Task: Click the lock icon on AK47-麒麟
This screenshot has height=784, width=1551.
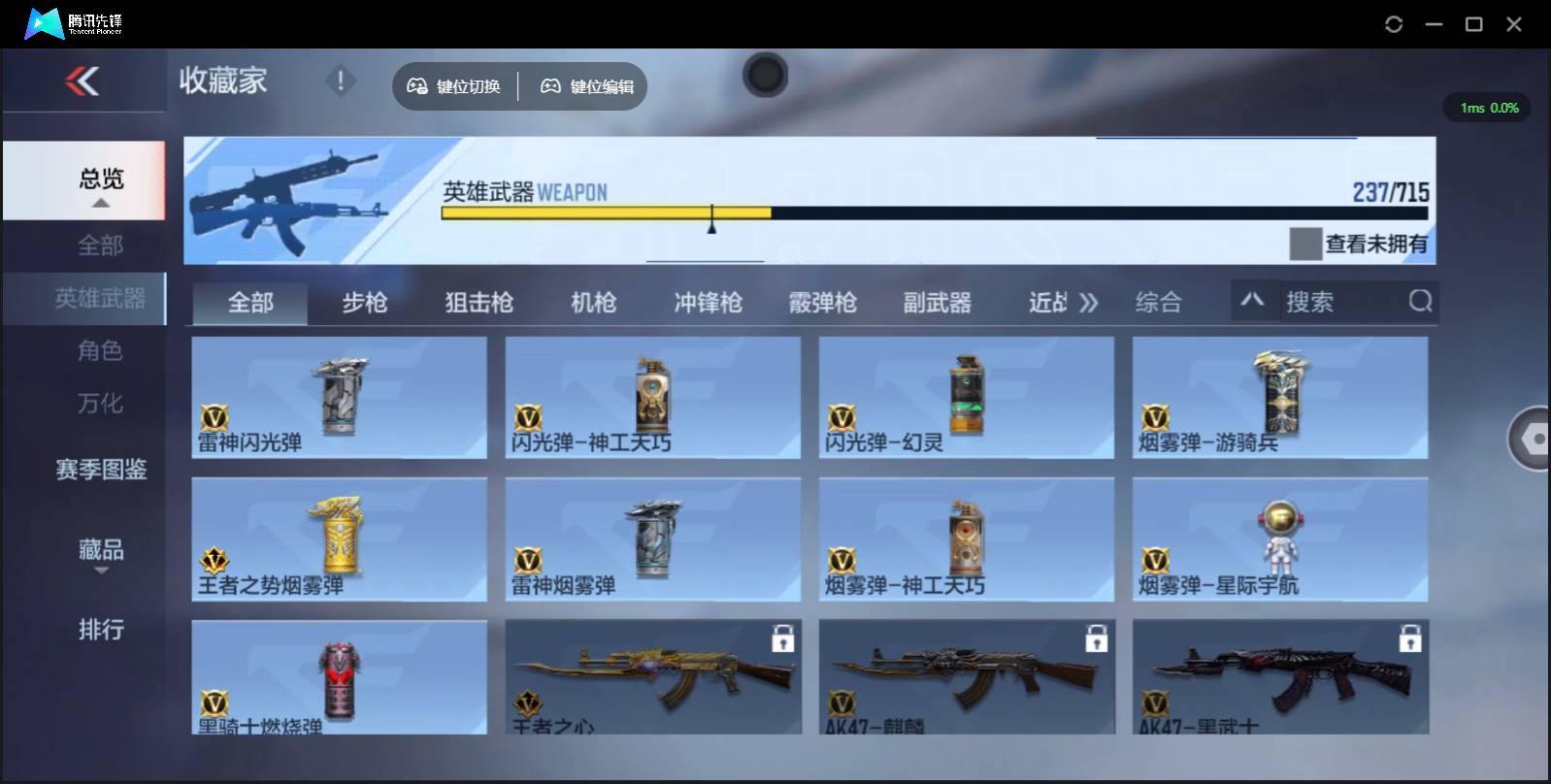Action: coord(1097,639)
